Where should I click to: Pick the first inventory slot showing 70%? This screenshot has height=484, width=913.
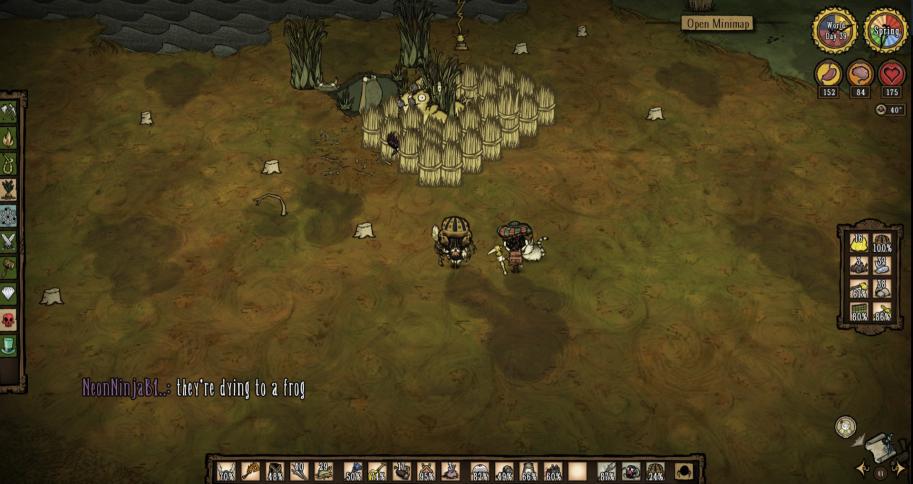[x=227, y=470]
